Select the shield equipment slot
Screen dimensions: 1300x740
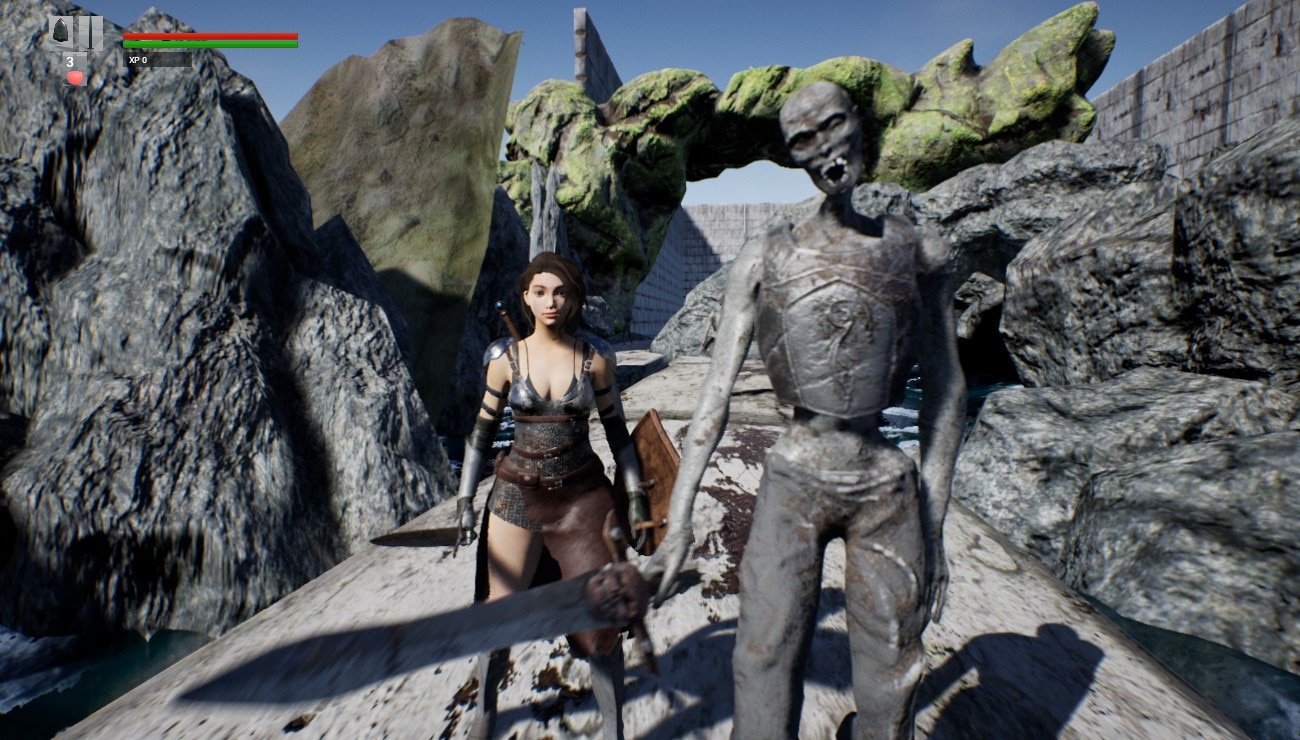click(x=61, y=32)
